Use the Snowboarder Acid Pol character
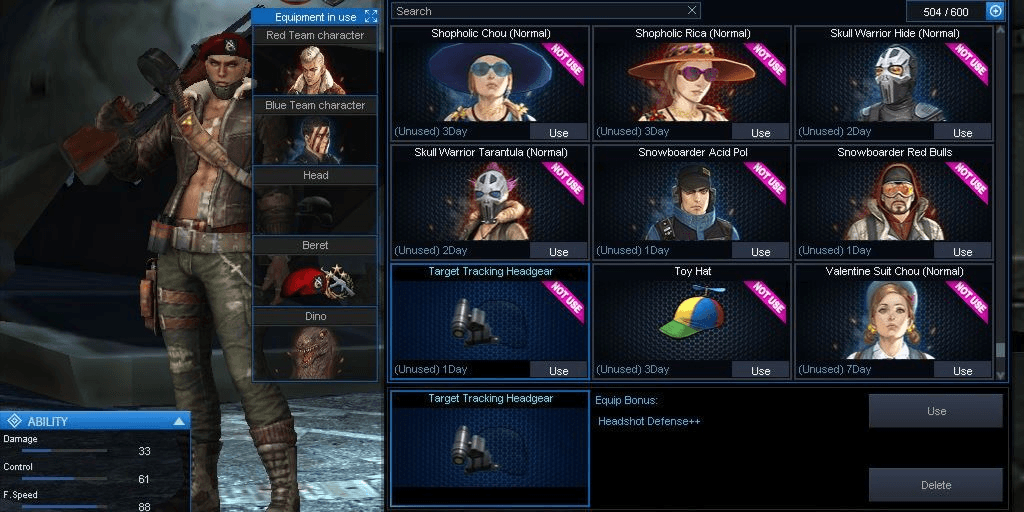 click(760, 252)
